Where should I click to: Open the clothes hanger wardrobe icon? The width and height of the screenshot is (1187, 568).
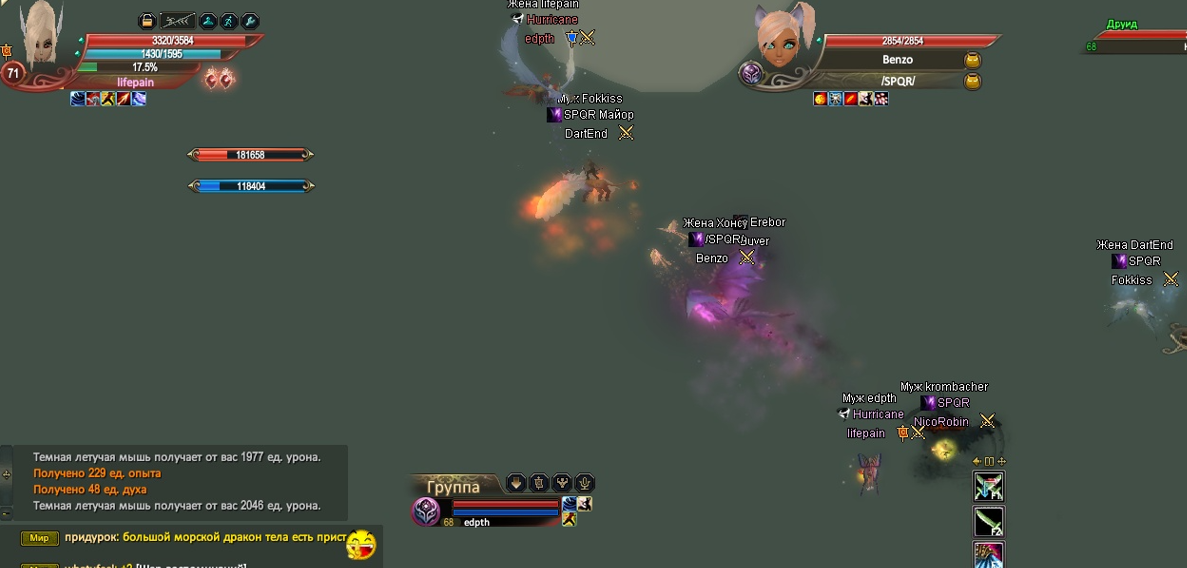tap(208, 20)
